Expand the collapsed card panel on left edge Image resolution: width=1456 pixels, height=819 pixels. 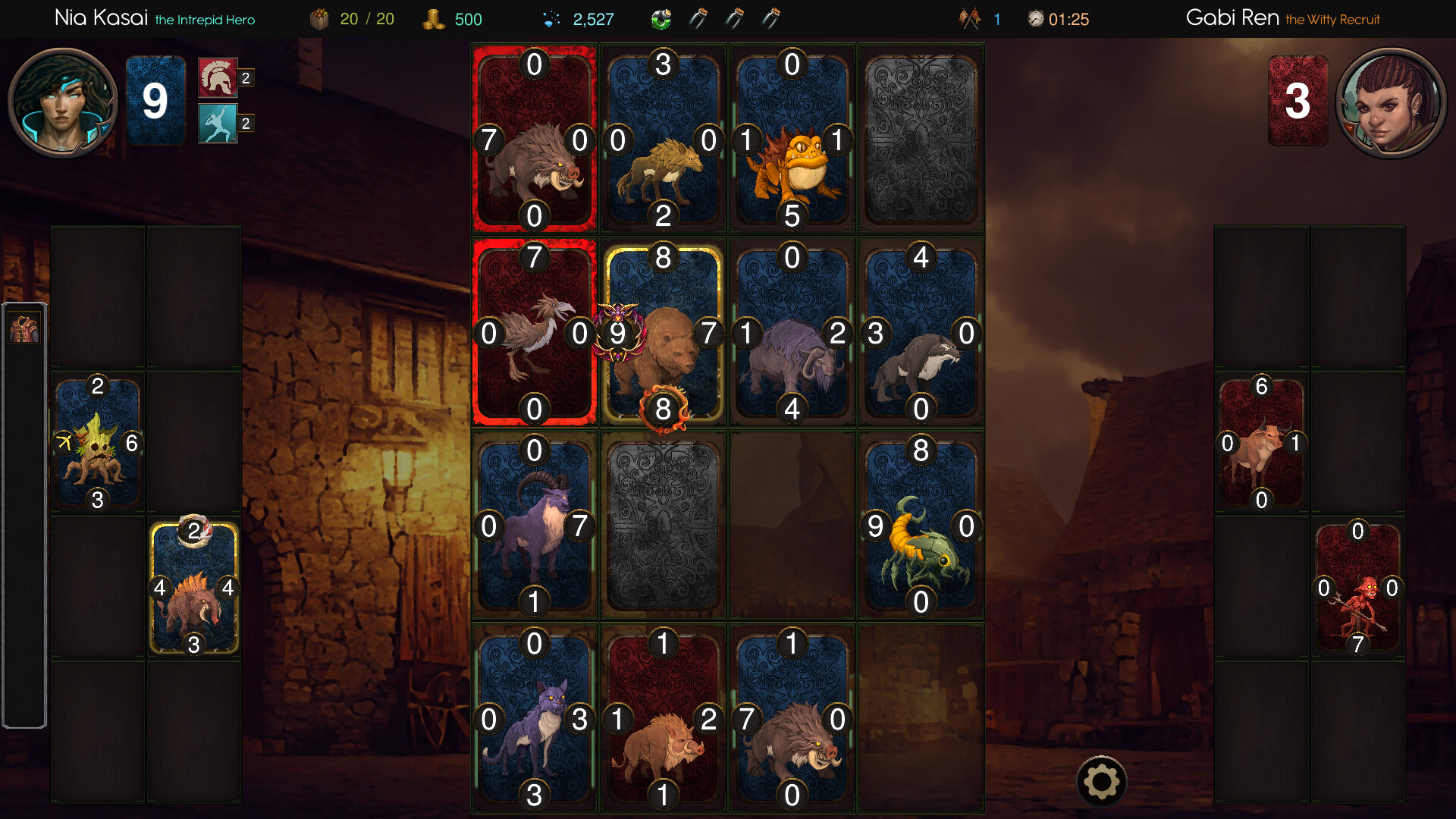25,329
